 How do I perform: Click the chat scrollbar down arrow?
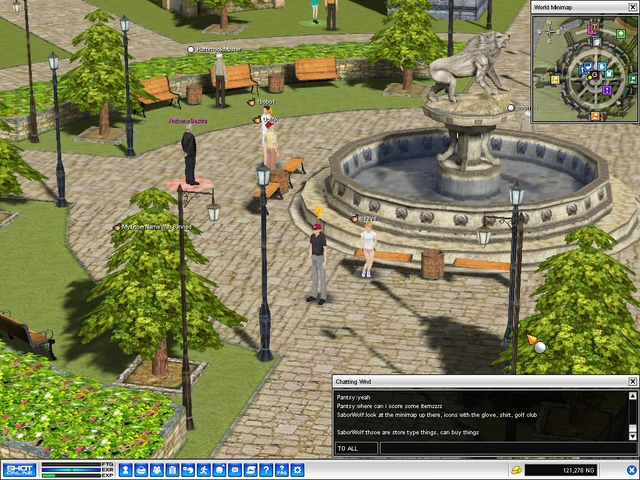coord(632,436)
